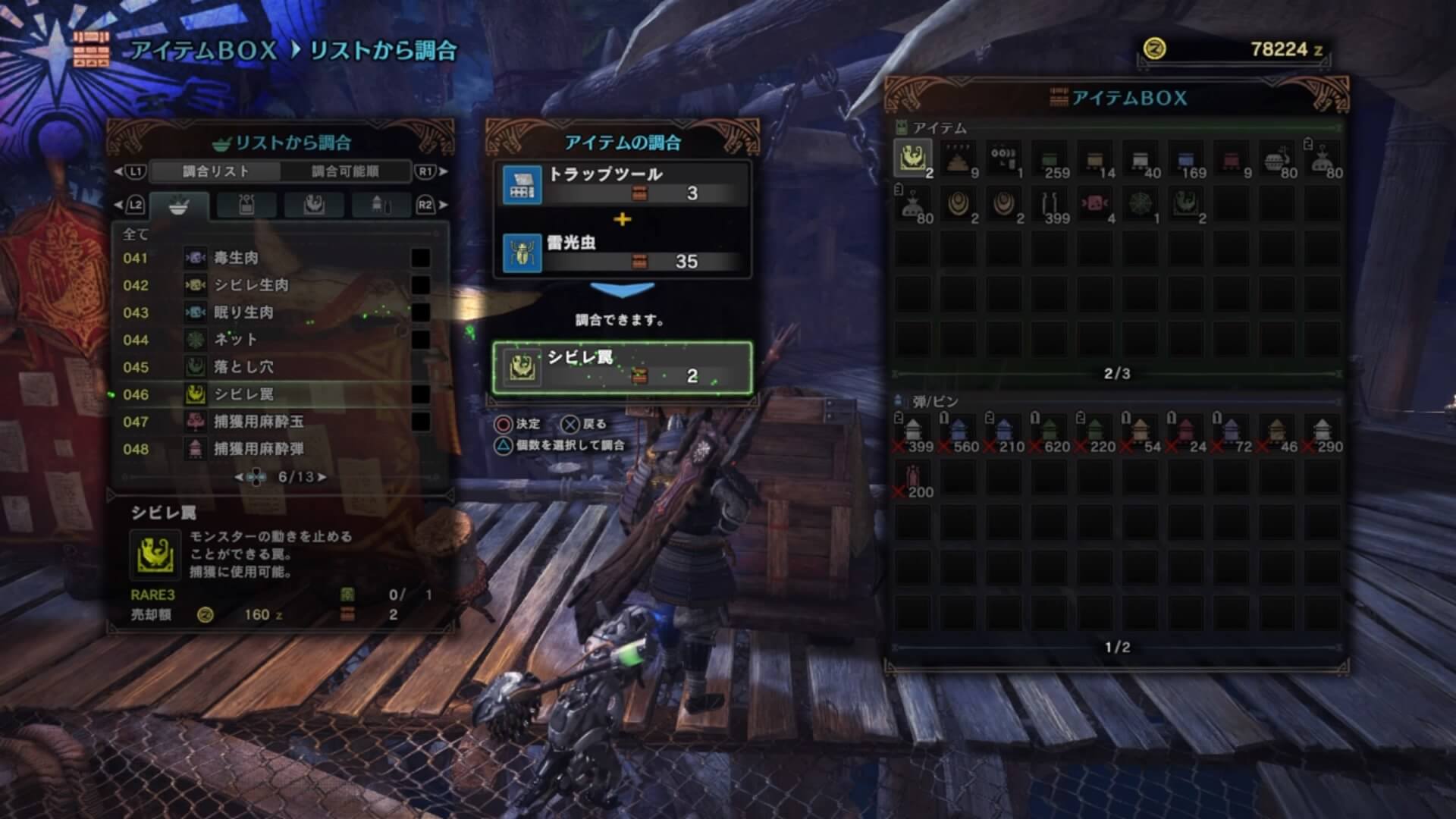Select recipe 048 捕獲用麻酔弾
Viewport: 1456px width, 819px height.
273,449
